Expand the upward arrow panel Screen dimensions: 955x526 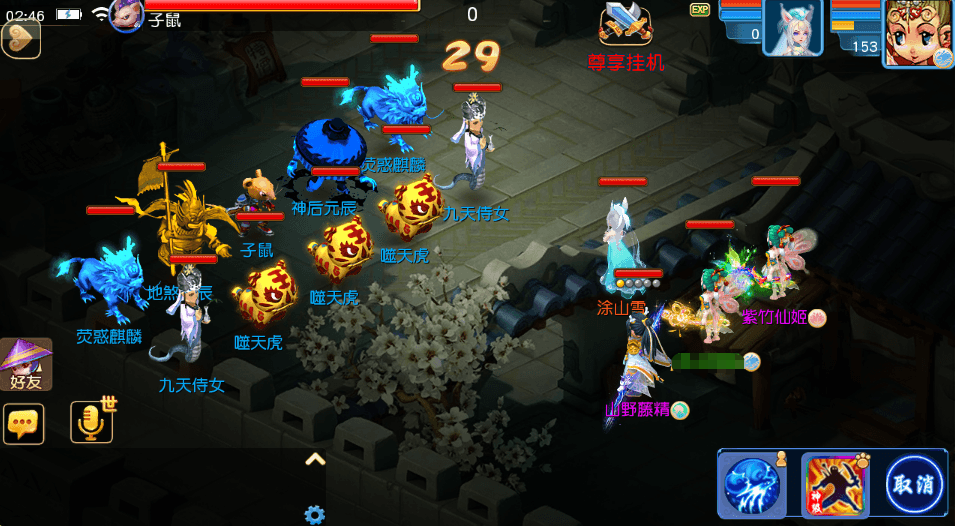point(315,460)
